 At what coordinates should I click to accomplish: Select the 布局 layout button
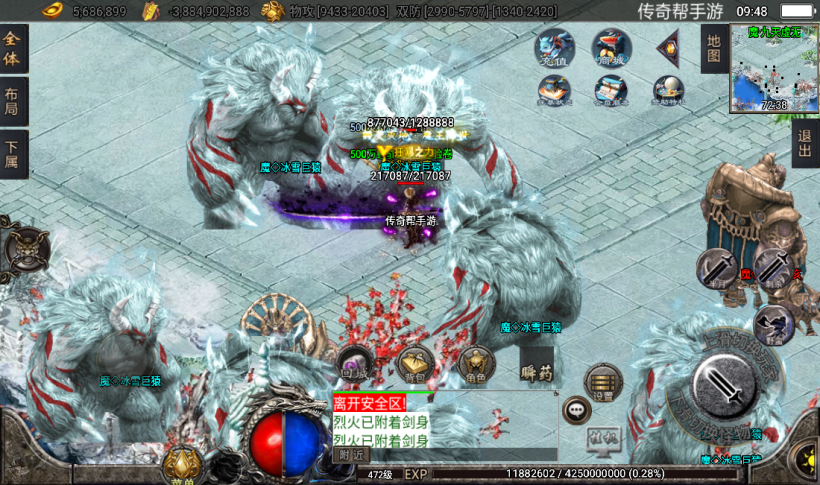click(13, 102)
